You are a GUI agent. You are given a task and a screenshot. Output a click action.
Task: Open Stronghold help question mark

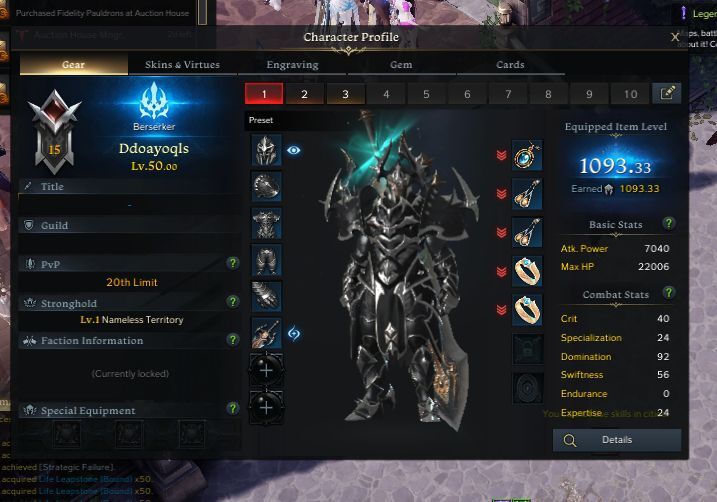click(x=232, y=302)
